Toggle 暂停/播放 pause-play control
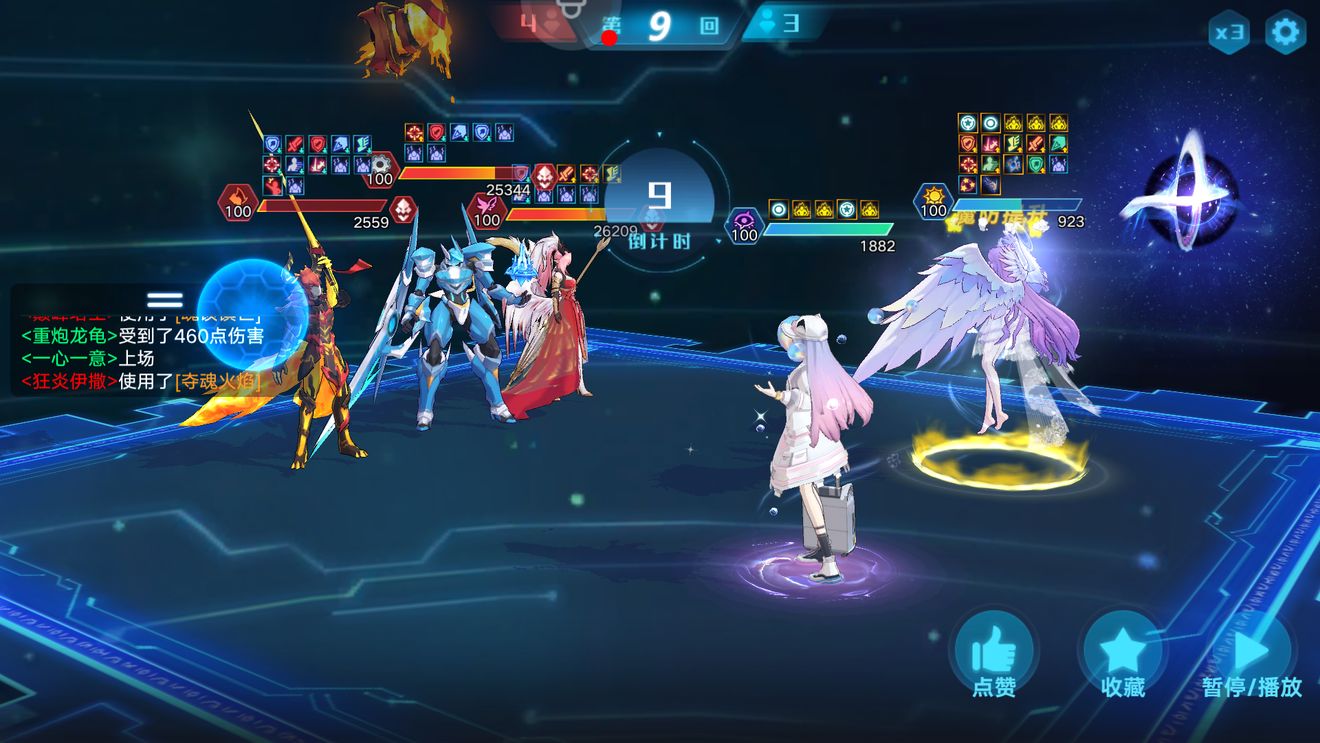The image size is (1320, 743). point(1252,655)
